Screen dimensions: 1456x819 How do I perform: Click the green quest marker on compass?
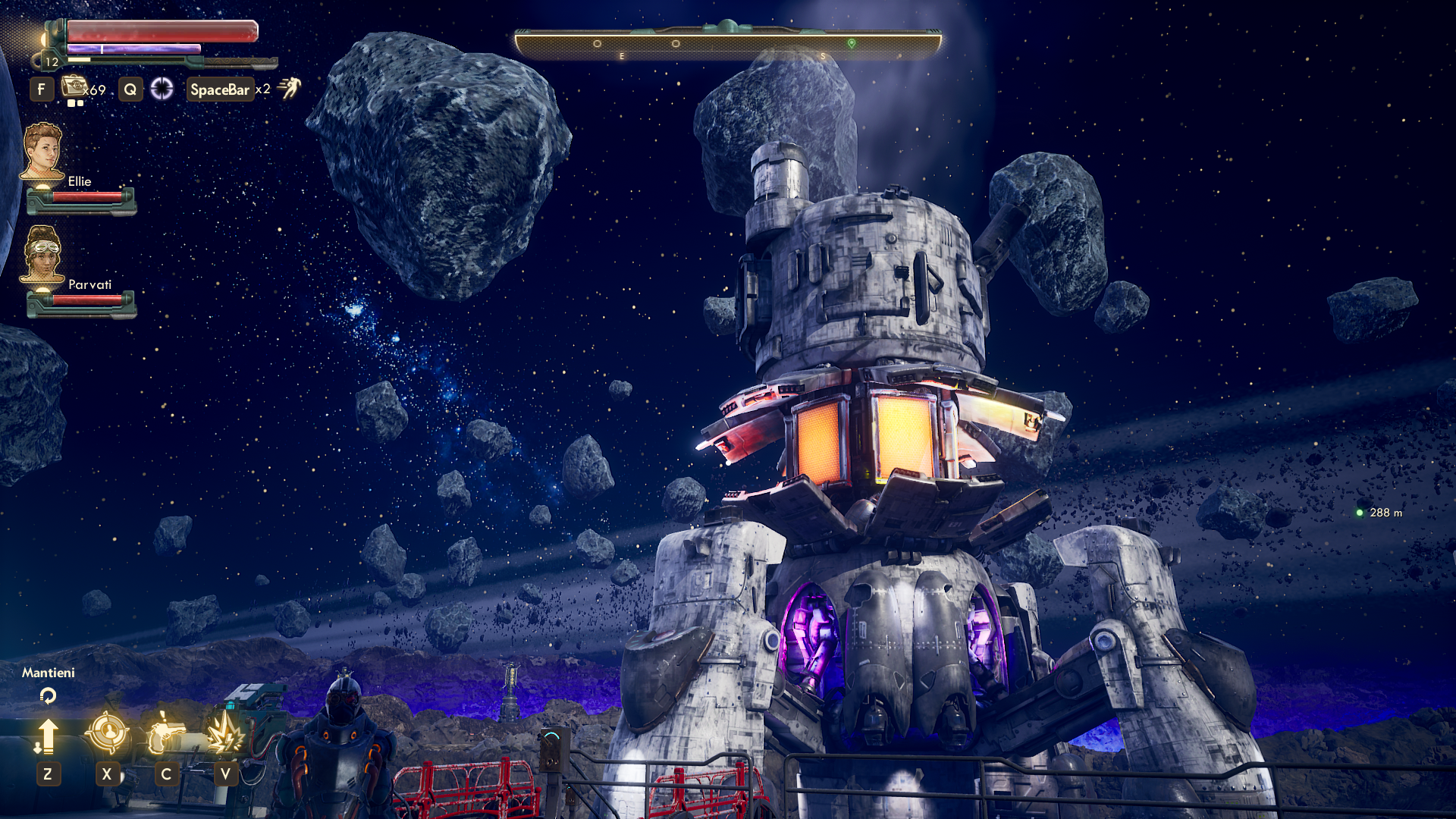coord(852,43)
